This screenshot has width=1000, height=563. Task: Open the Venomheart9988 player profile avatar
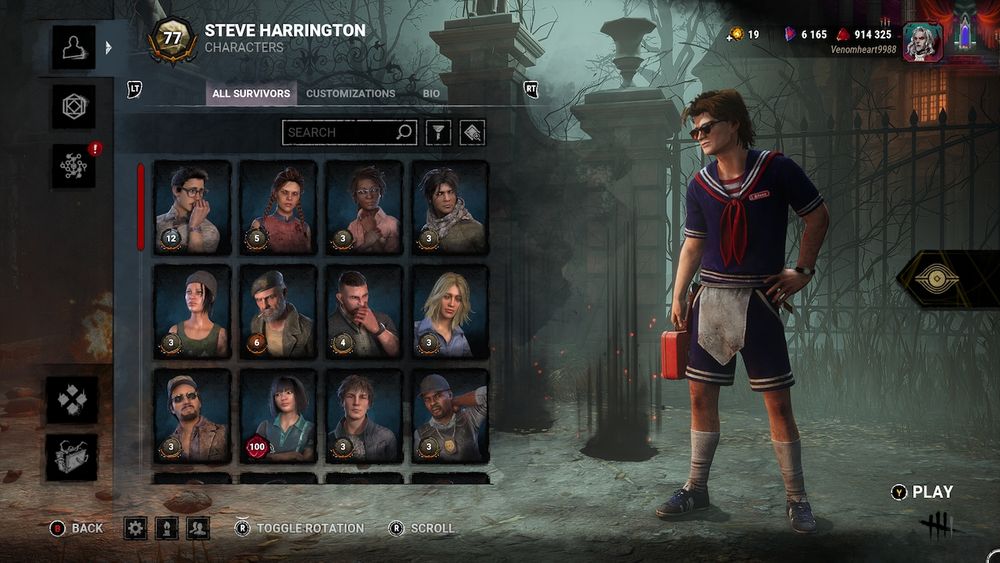[922, 42]
